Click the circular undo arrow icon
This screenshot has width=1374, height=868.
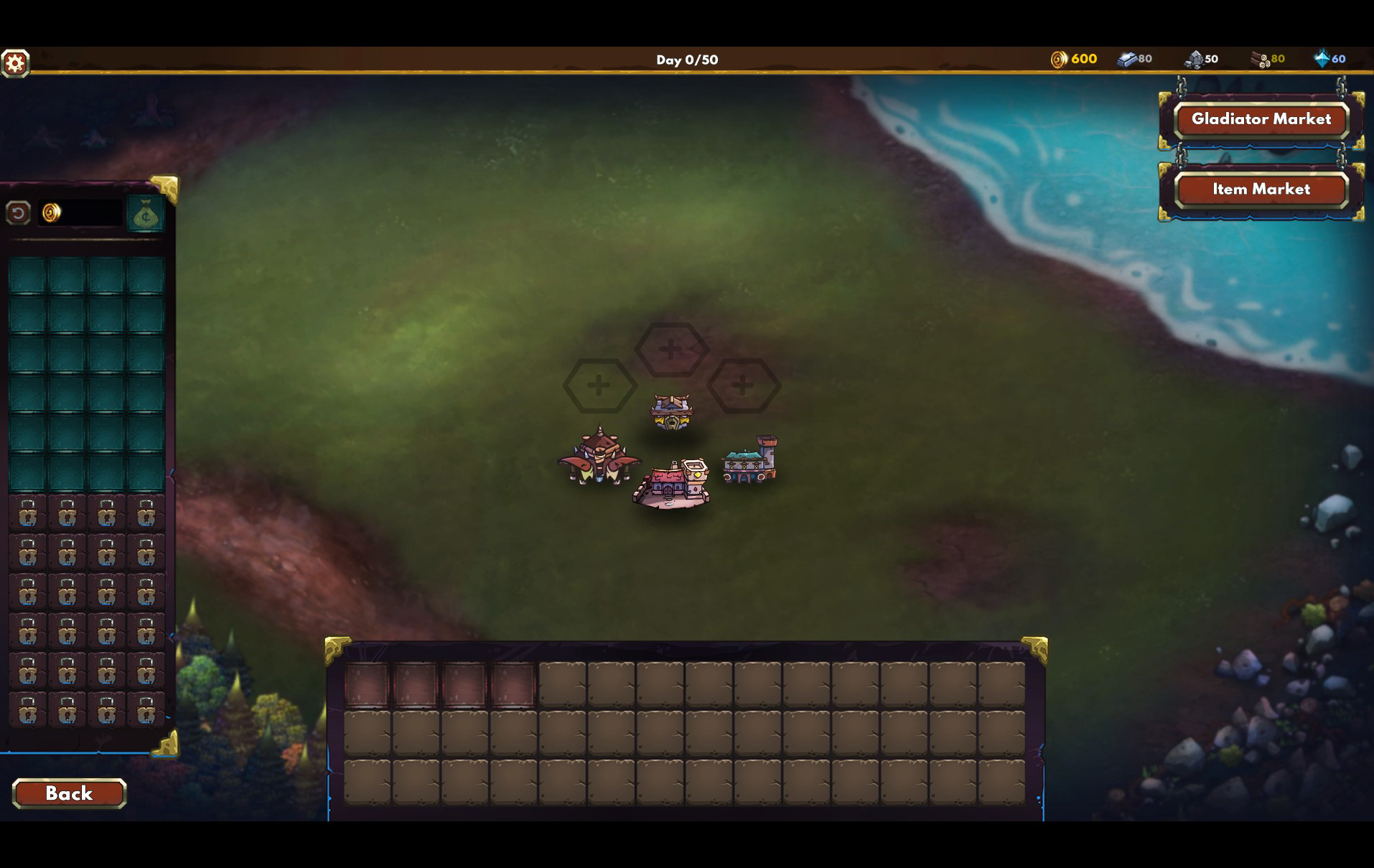[x=19, y=213]
